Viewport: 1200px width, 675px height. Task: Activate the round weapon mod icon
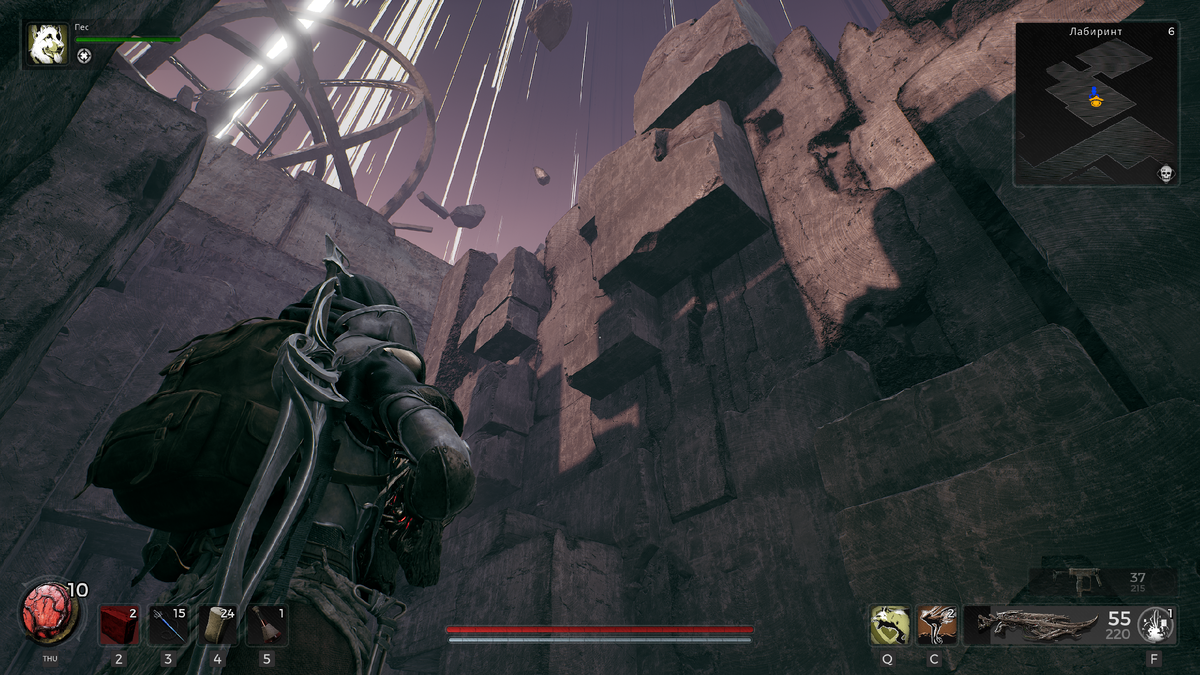point(1155,625)
